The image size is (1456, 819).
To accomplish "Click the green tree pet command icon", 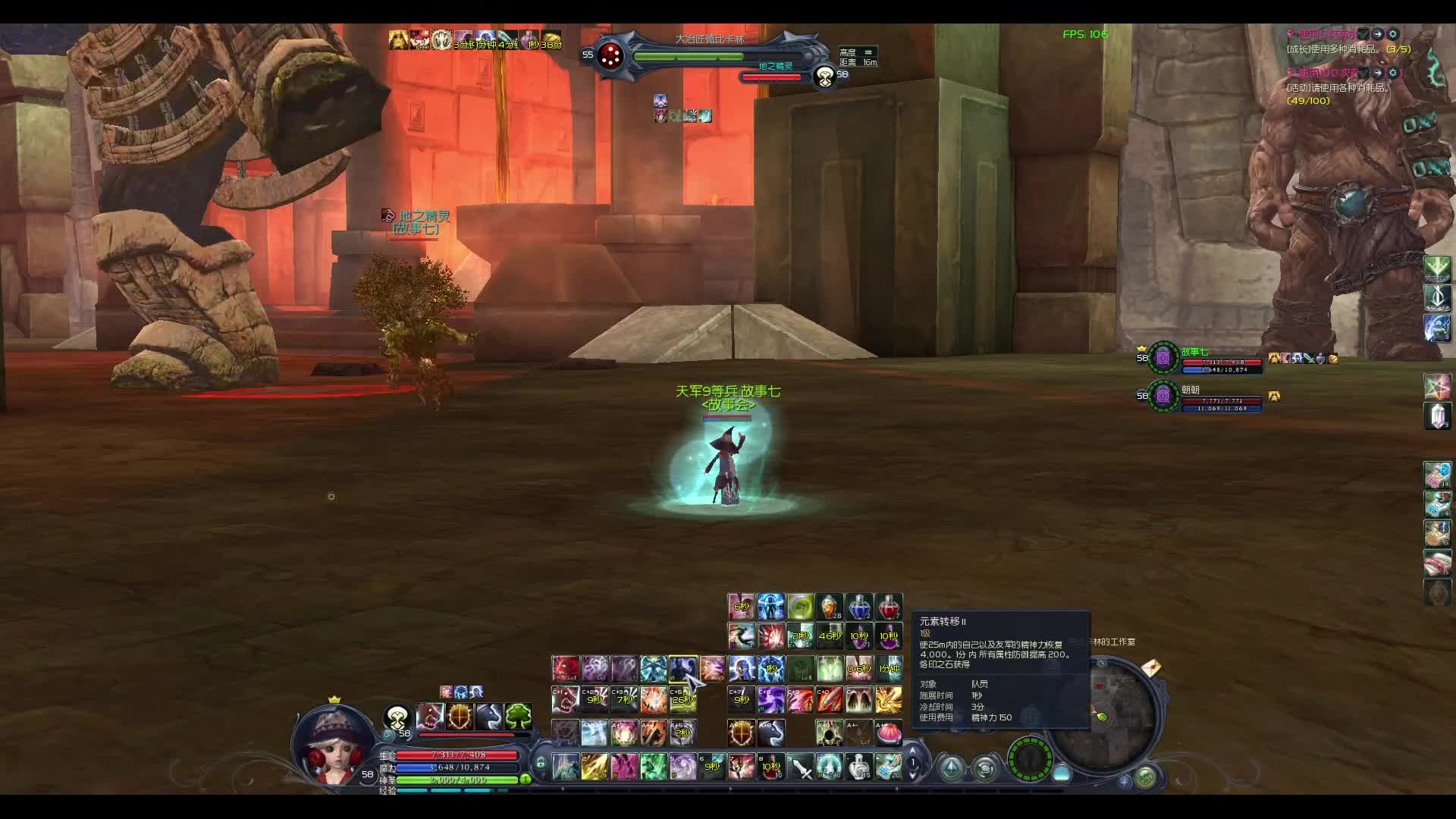I will click(x=519, y=716).
